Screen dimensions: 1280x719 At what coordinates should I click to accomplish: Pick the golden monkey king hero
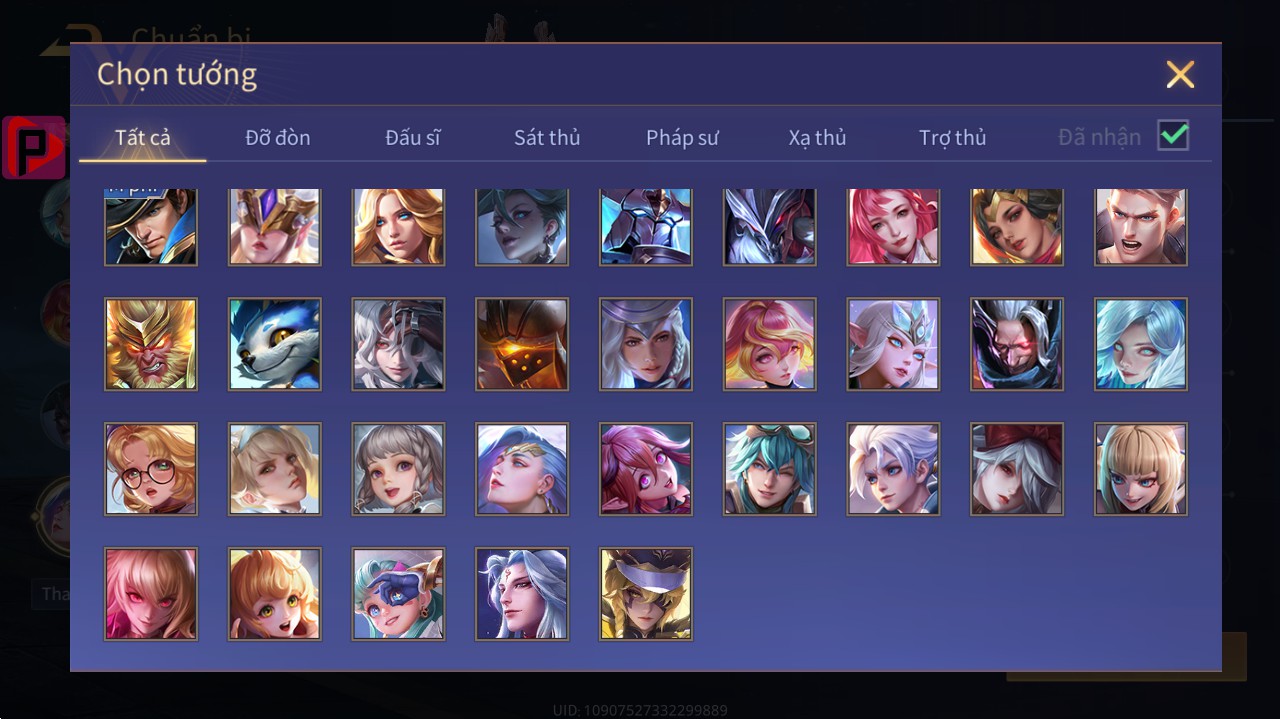tap(151, 344)
